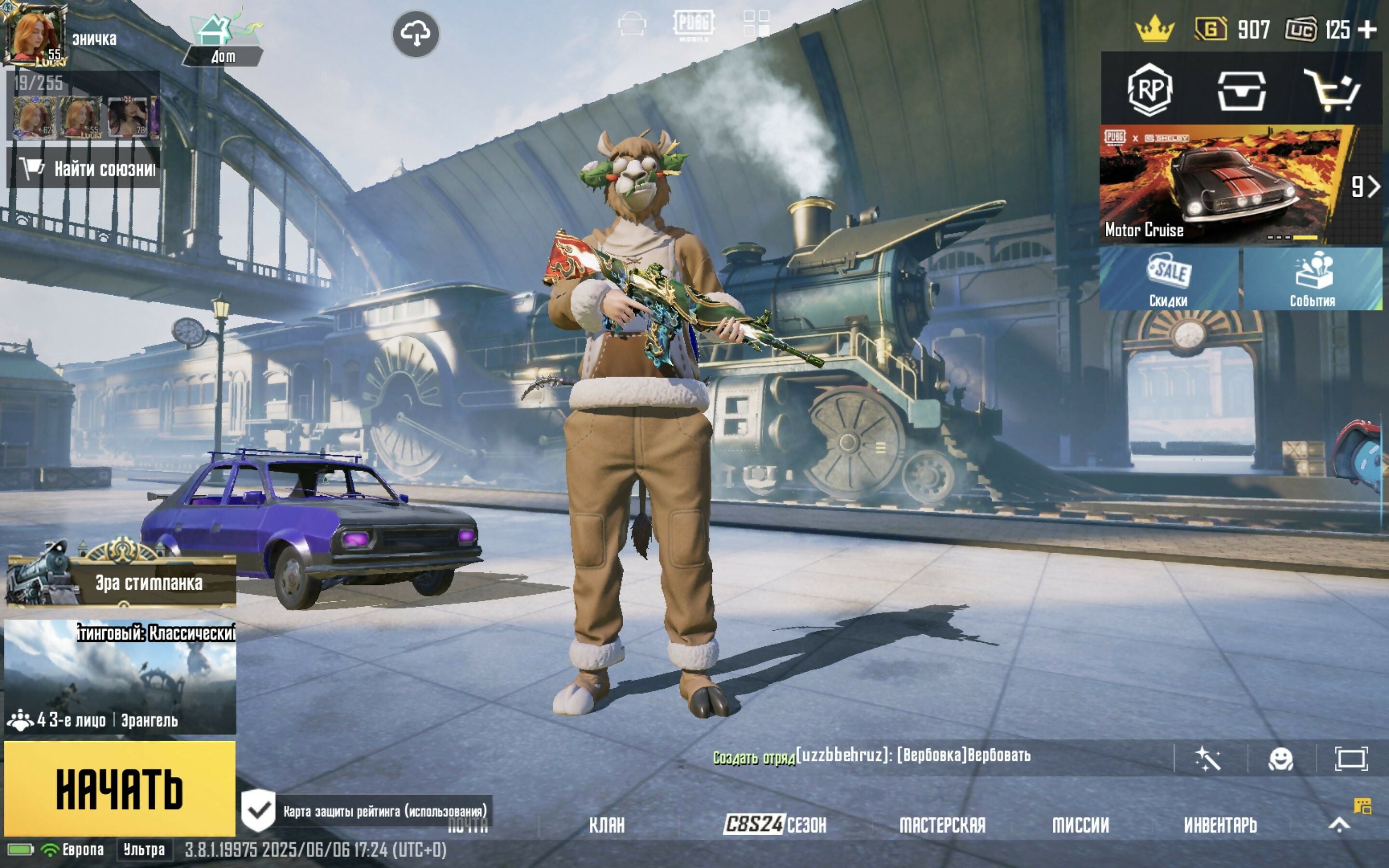Open the События events section
This screenshot has height=868, width=1389.
click(x=1312, y=280)
